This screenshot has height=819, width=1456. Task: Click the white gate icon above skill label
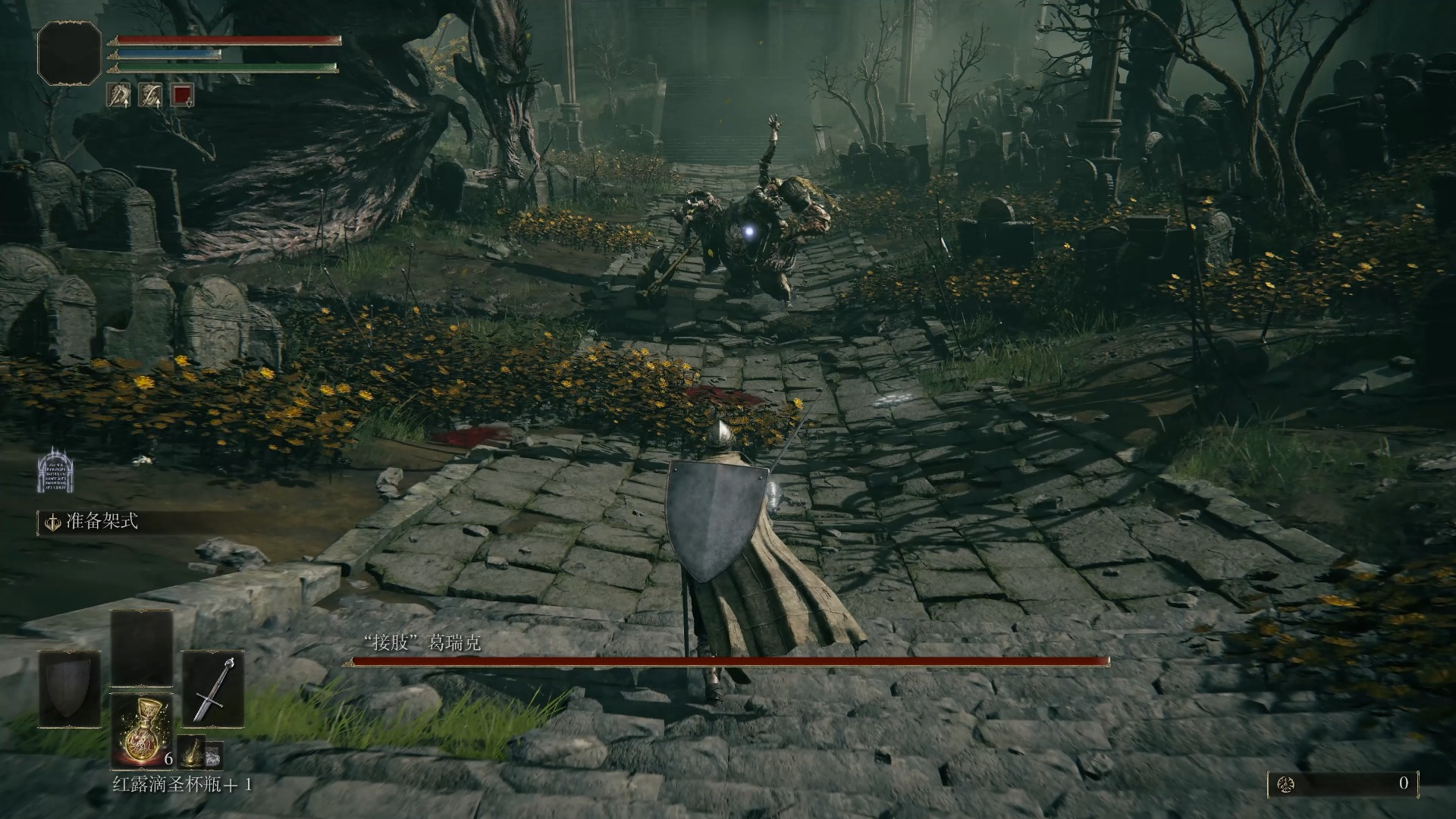pos(55,469)
